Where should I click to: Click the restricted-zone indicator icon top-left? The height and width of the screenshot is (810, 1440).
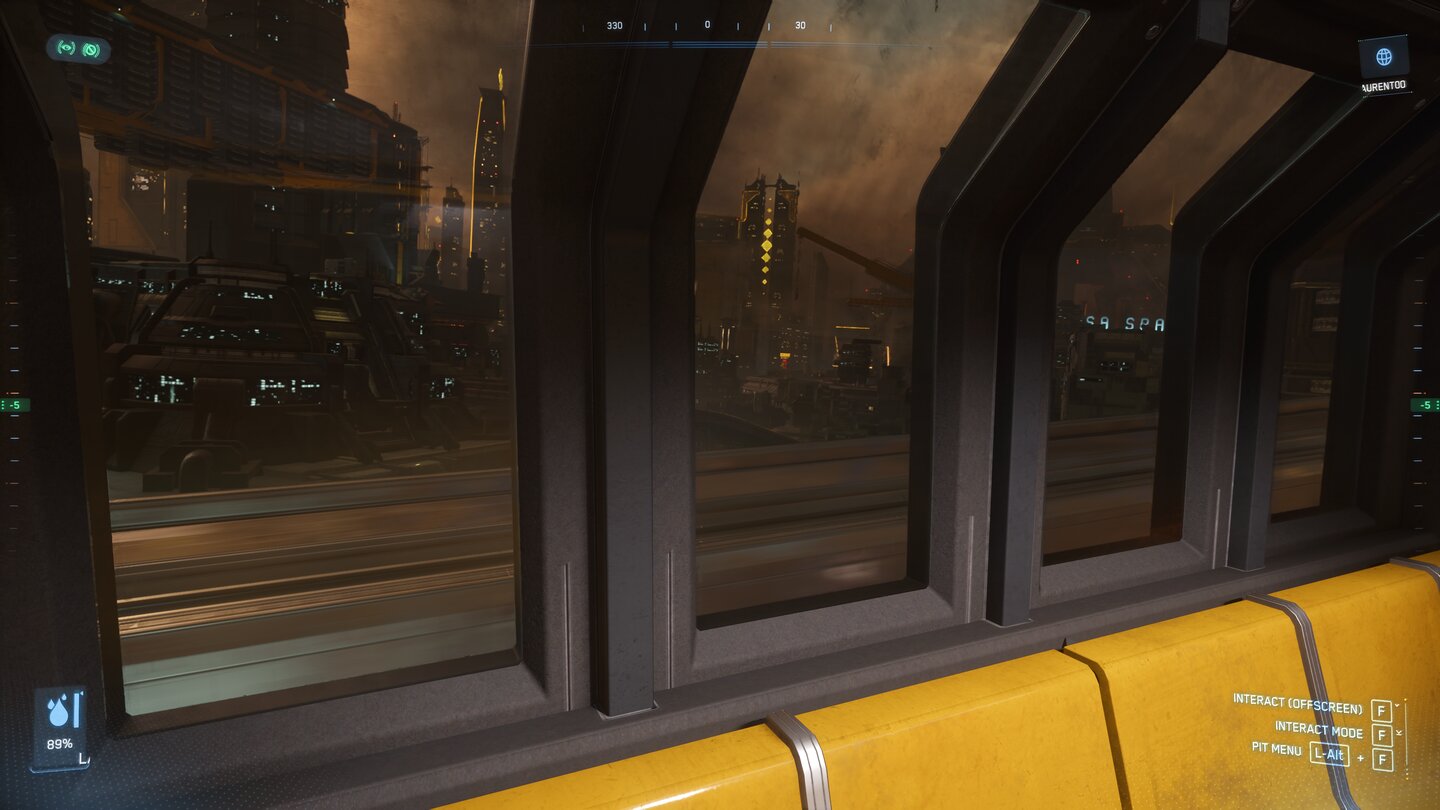point(92,49)
